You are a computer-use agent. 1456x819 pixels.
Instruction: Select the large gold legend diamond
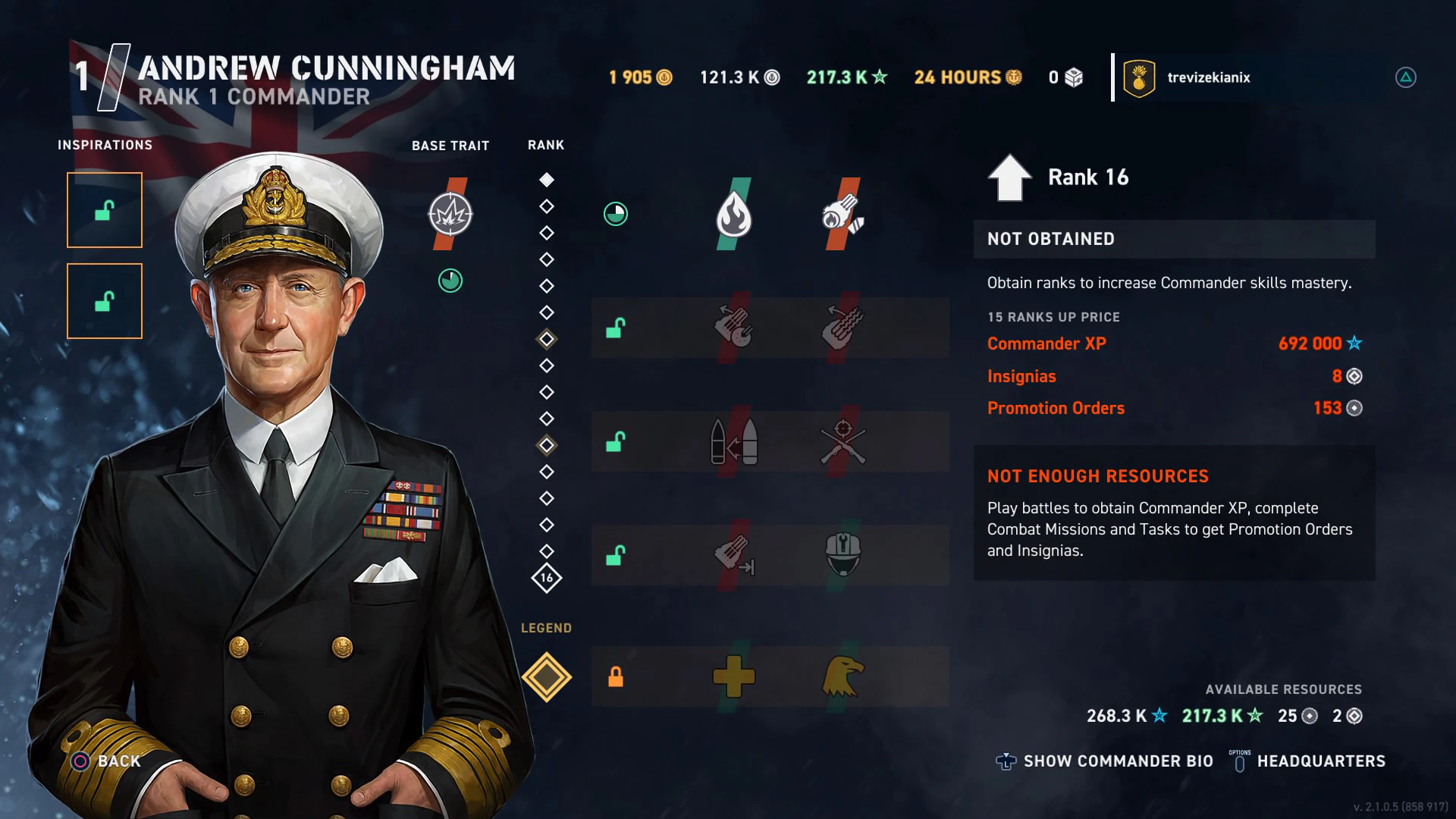(x=547, y=677)
